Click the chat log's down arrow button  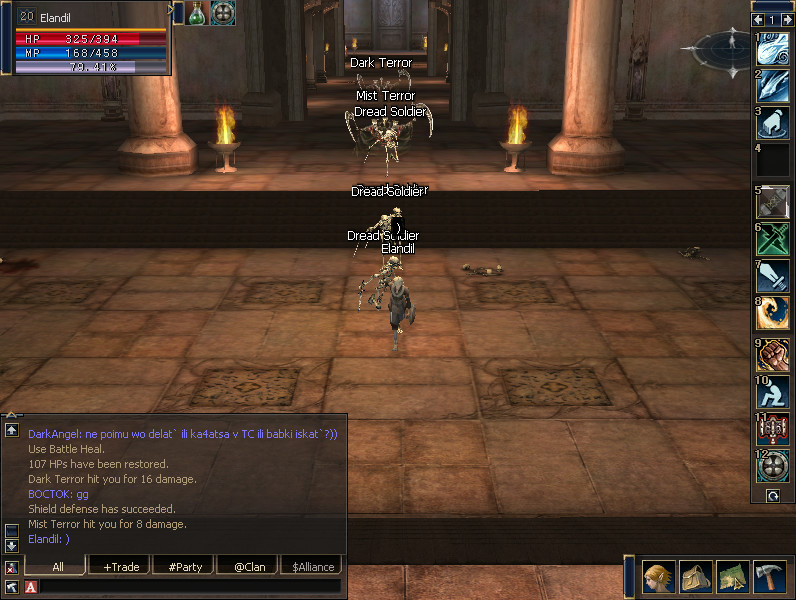12,546
